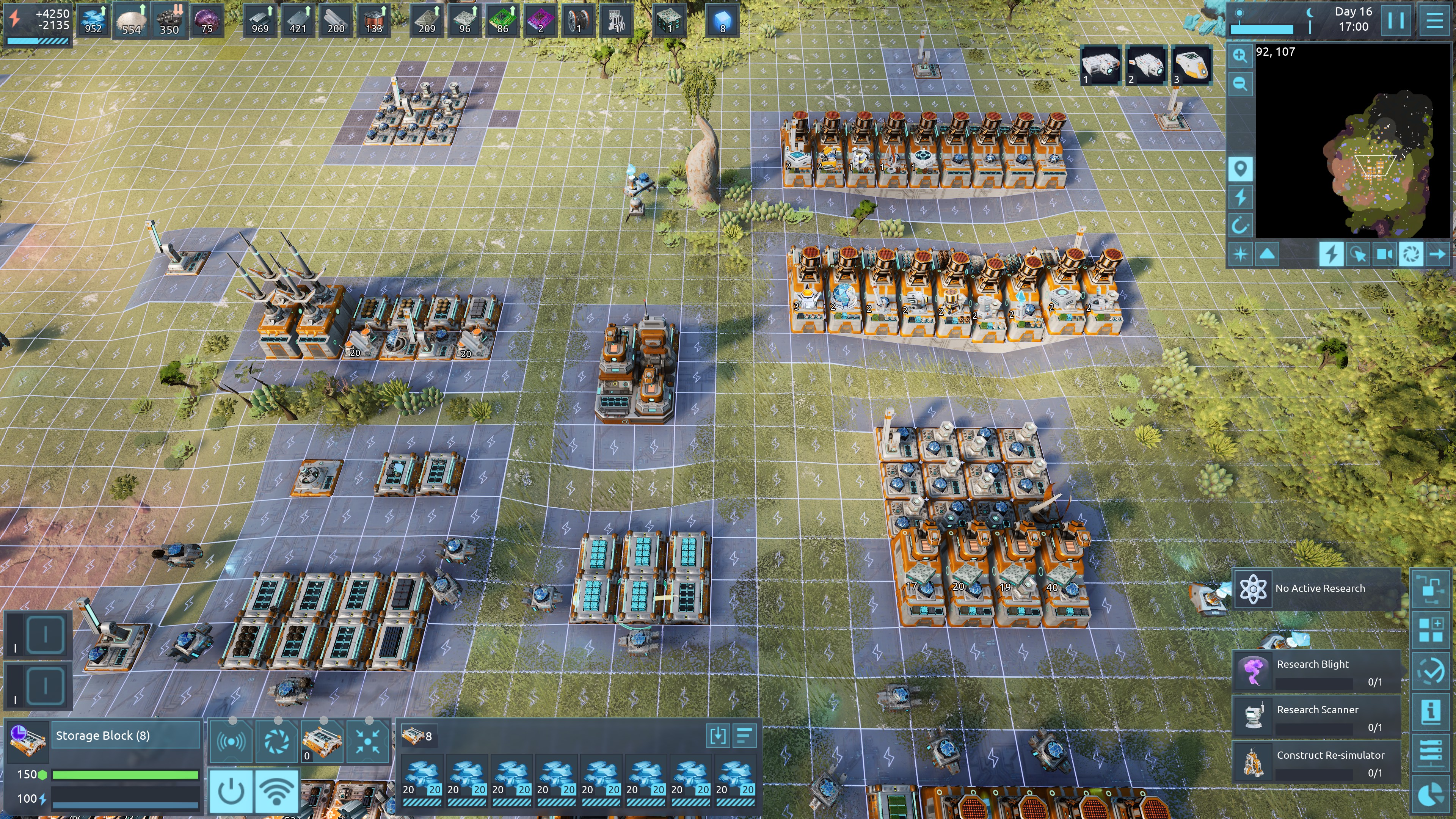
Task: Open the No Active Research panel
Action: point(1317,588)
